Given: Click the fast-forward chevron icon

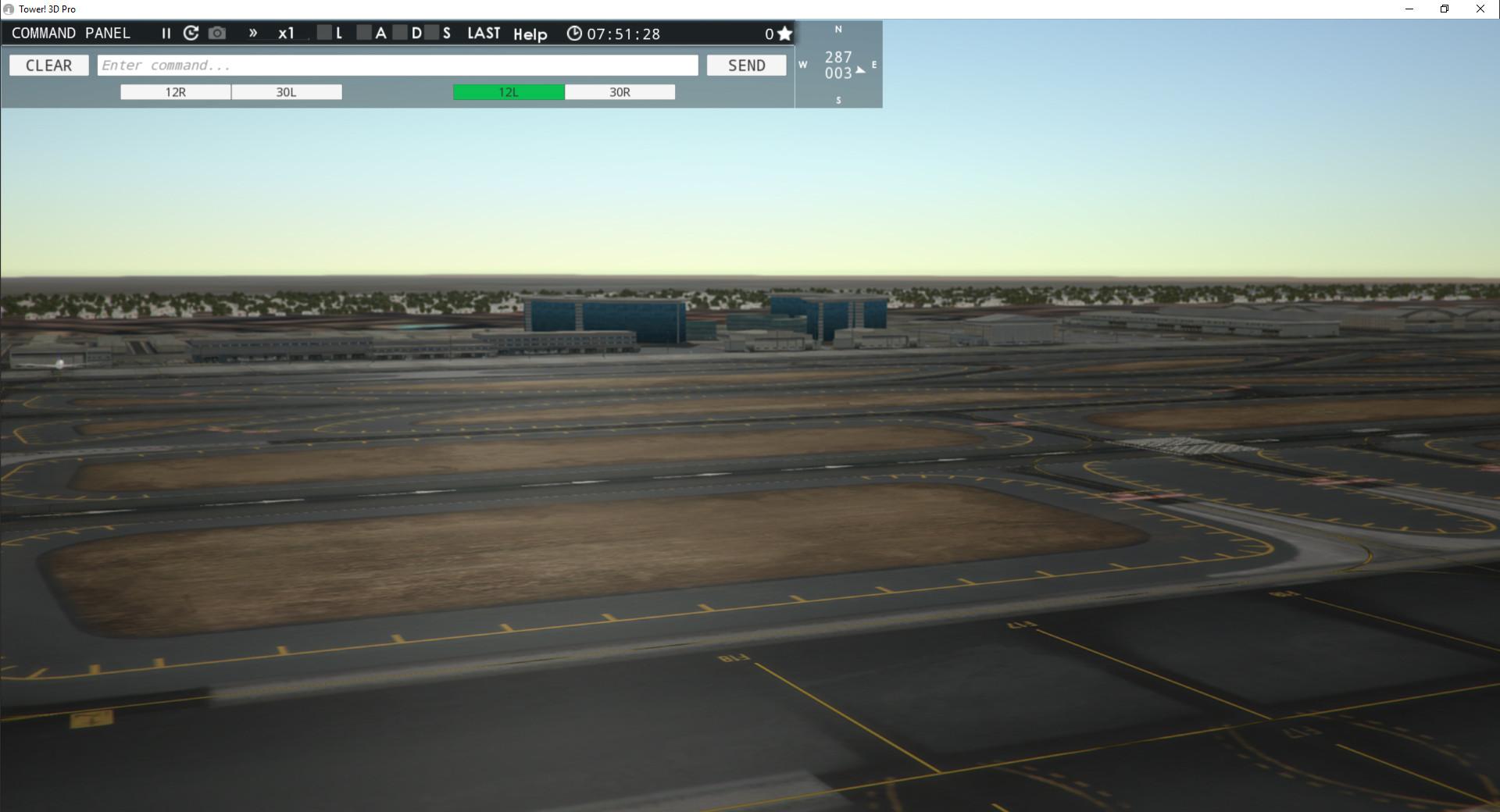Looking at the screenshot, I should 252,33.
